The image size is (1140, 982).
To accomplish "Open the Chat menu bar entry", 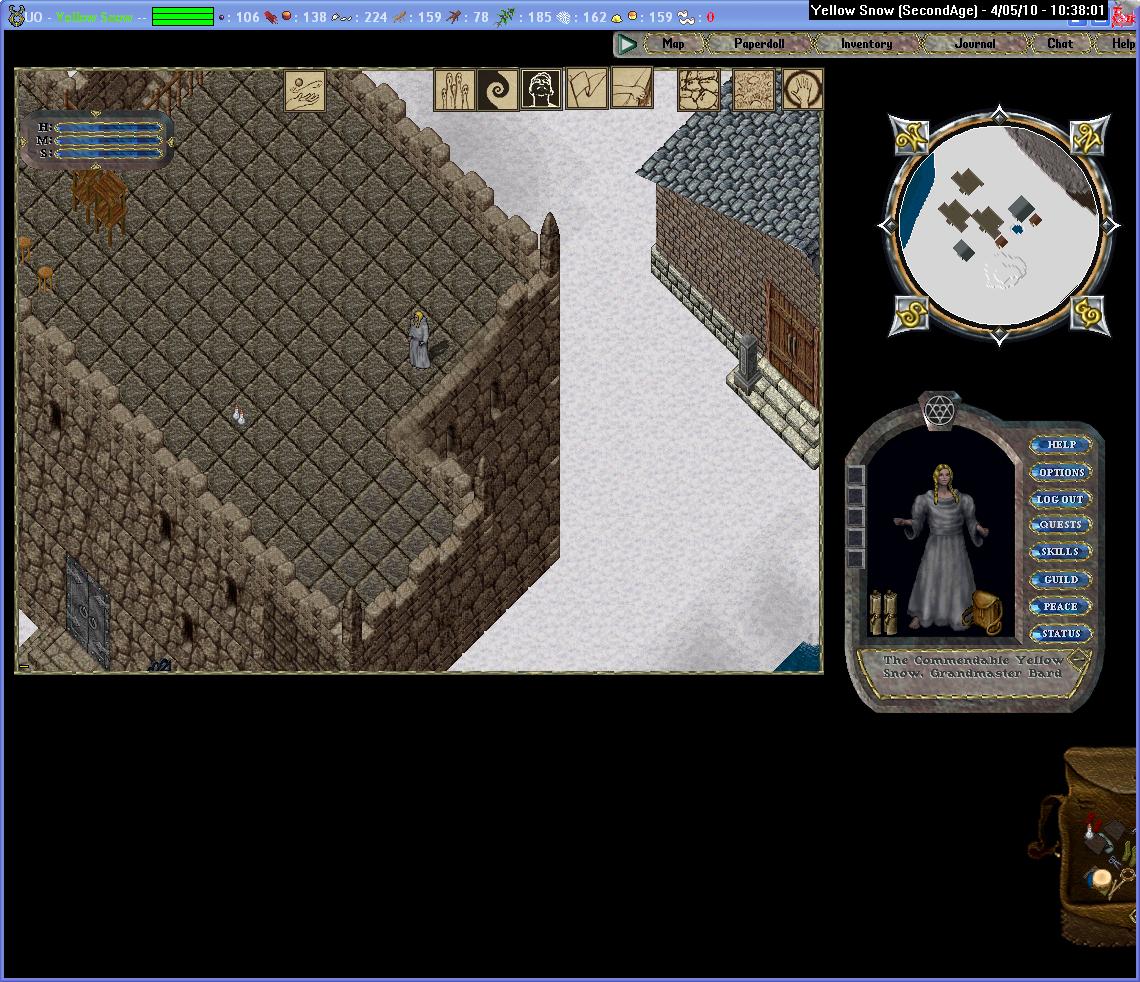I will pos(1059,44).
